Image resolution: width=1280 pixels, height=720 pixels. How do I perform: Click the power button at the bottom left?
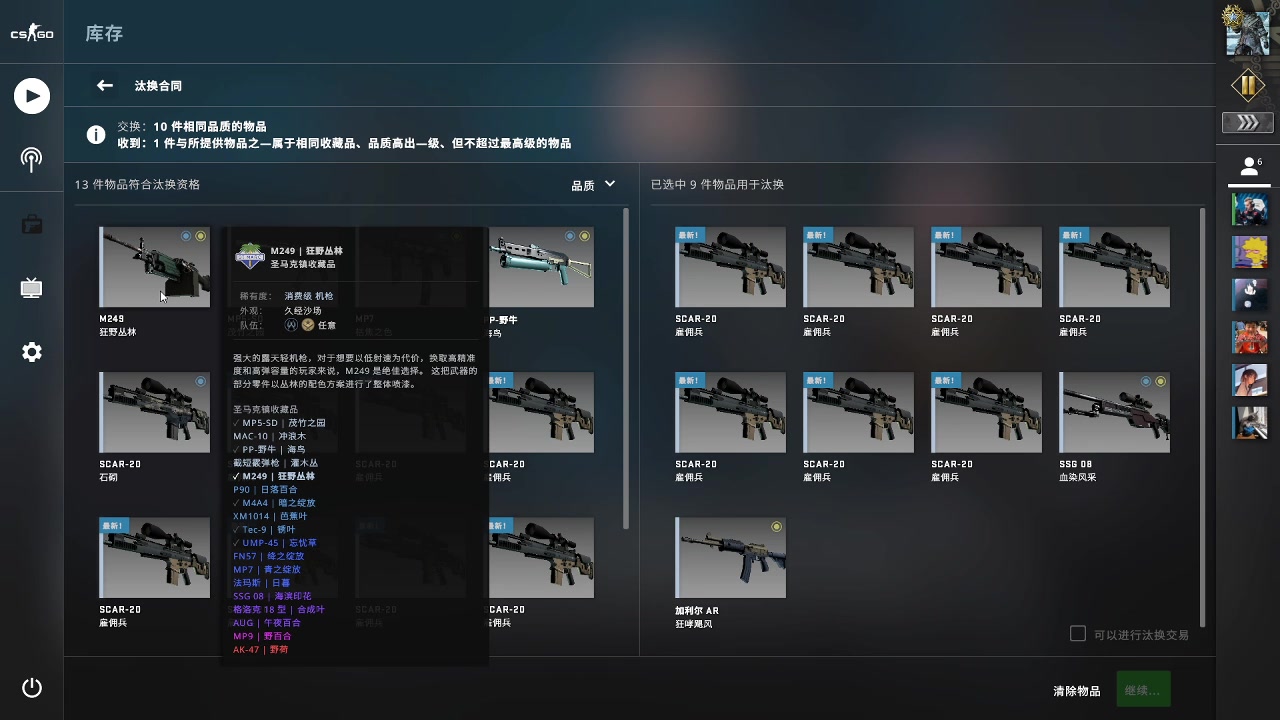31,688
